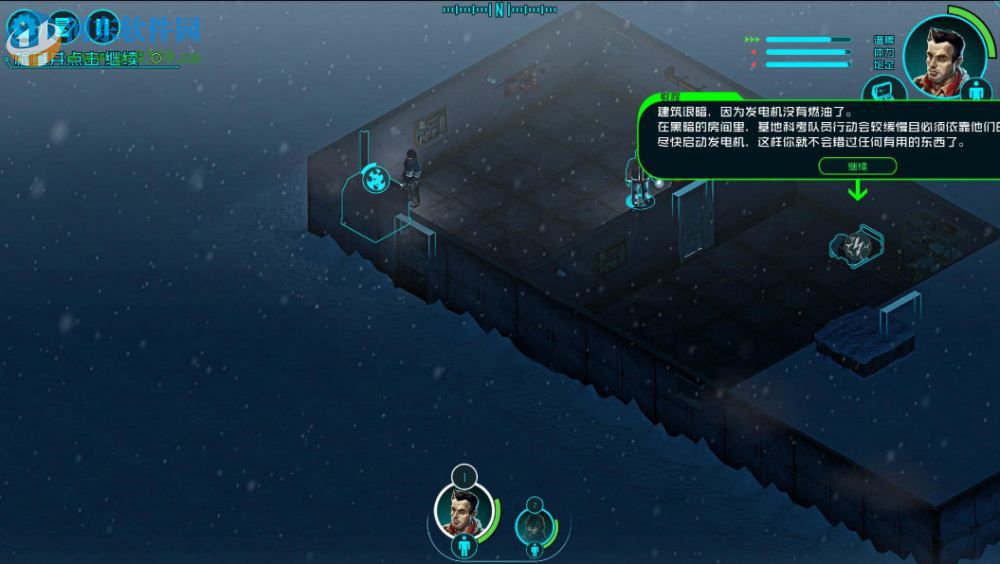Select the second squad member's darkened portrait
1000x564 pixels.
tap(533, 525)
